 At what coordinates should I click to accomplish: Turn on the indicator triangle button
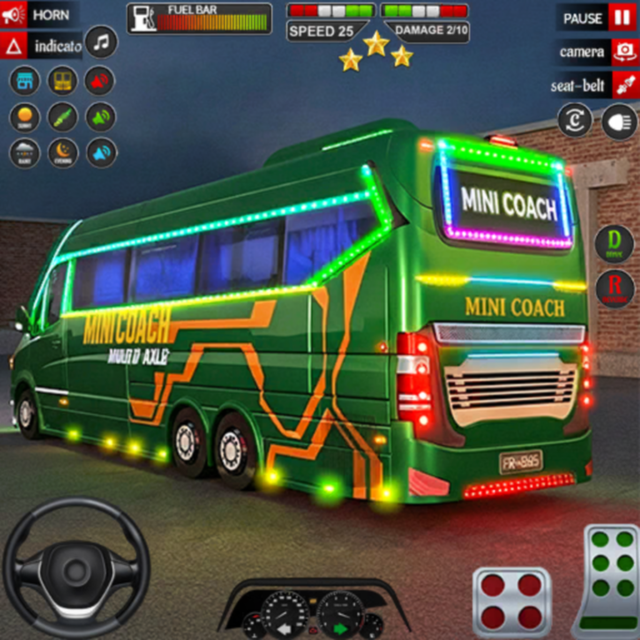coord(45,46)
